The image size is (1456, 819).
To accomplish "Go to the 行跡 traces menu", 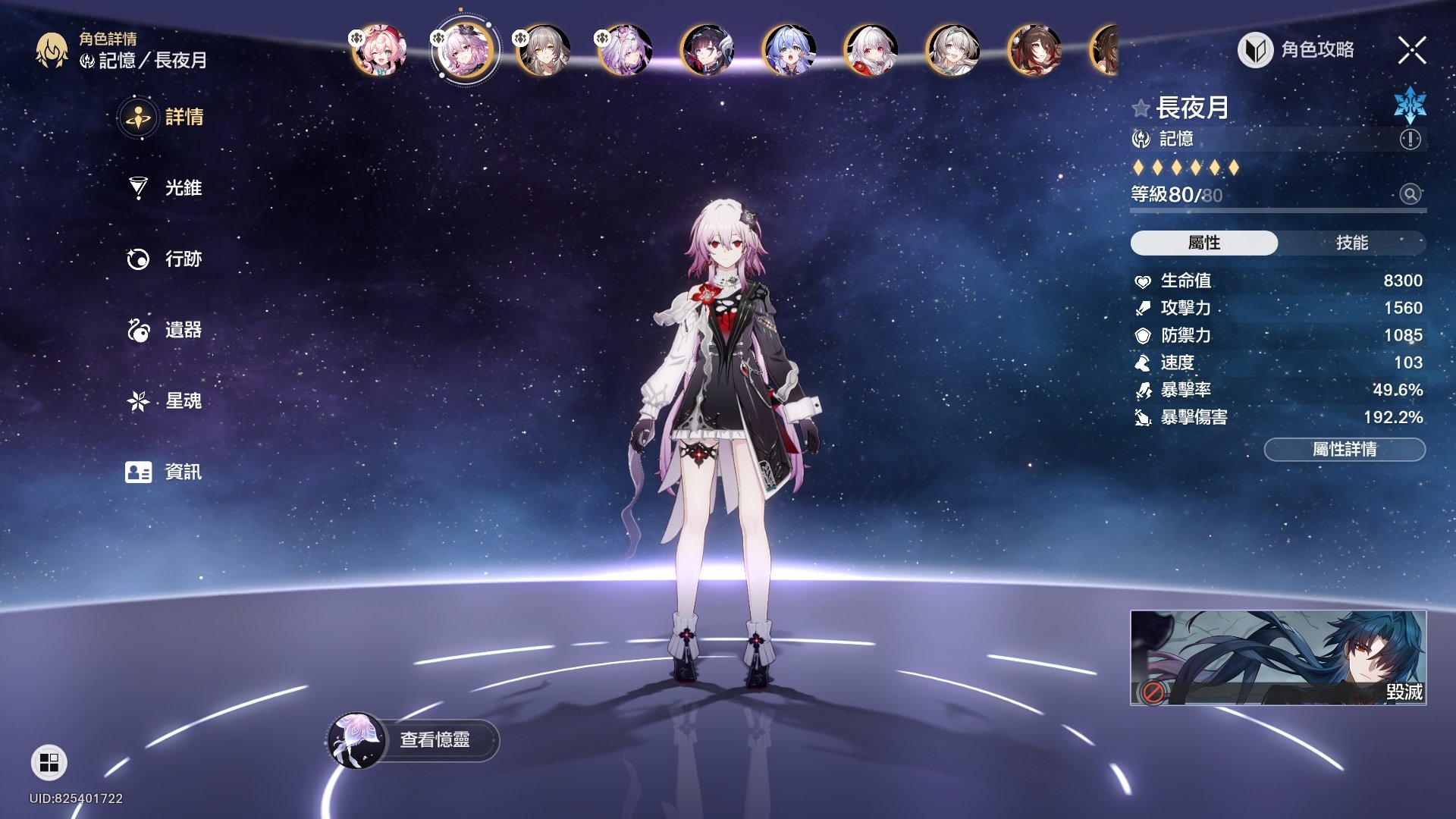I will coord(165,259).
